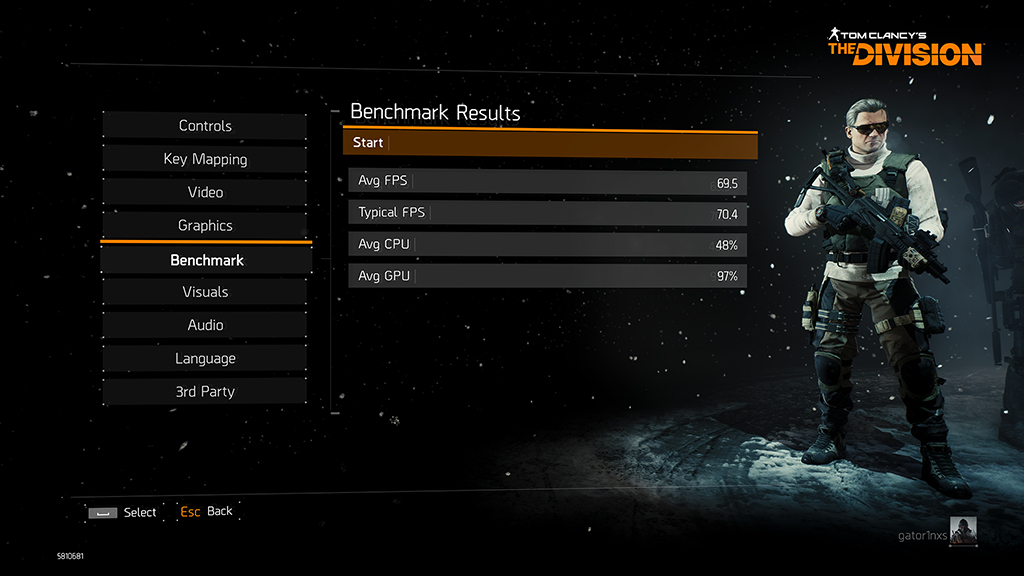
Task: Start the benchmark run
Action: (550, 143)
